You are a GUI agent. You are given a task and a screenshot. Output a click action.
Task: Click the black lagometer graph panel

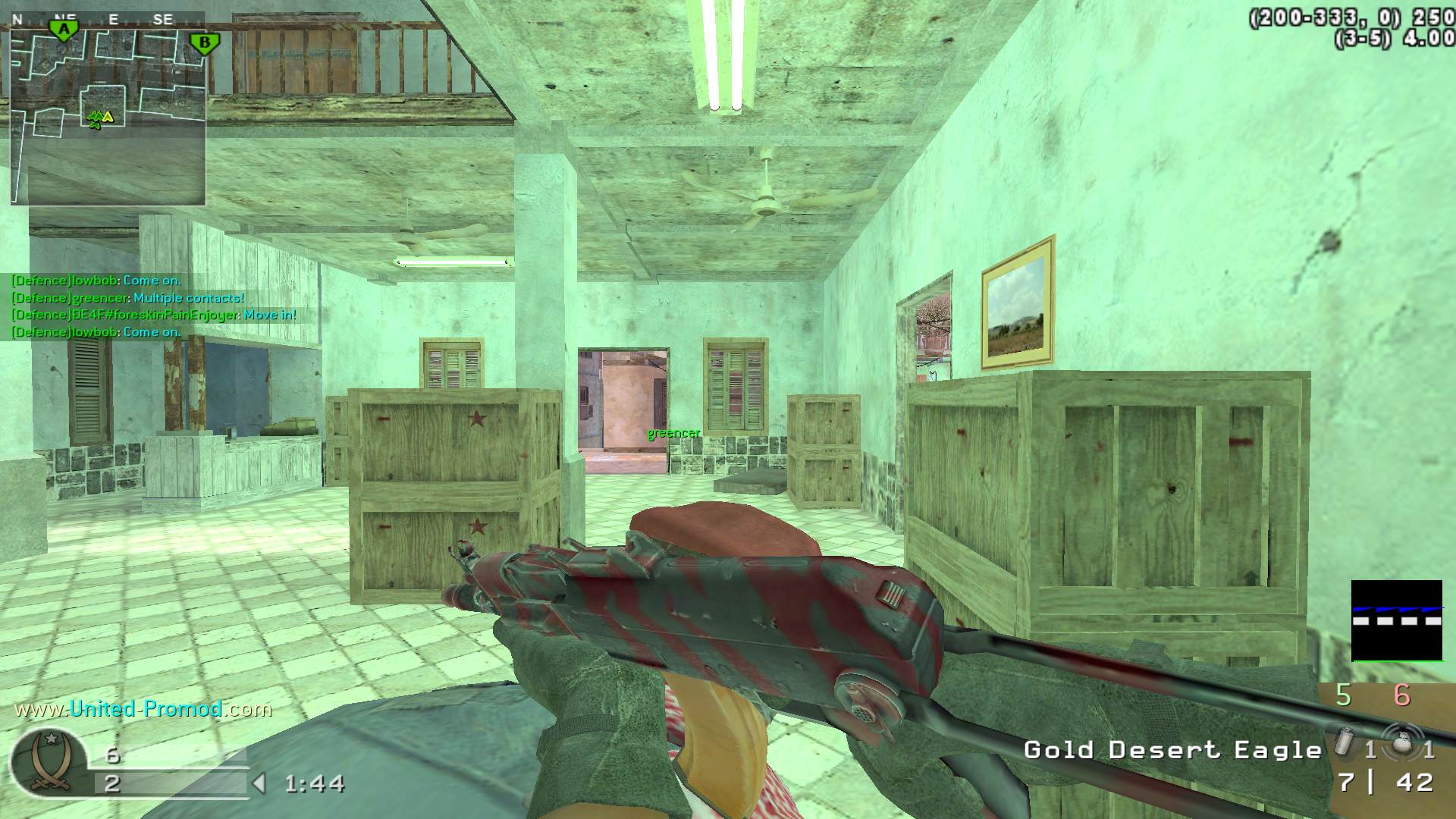[x=1396, y=620]
